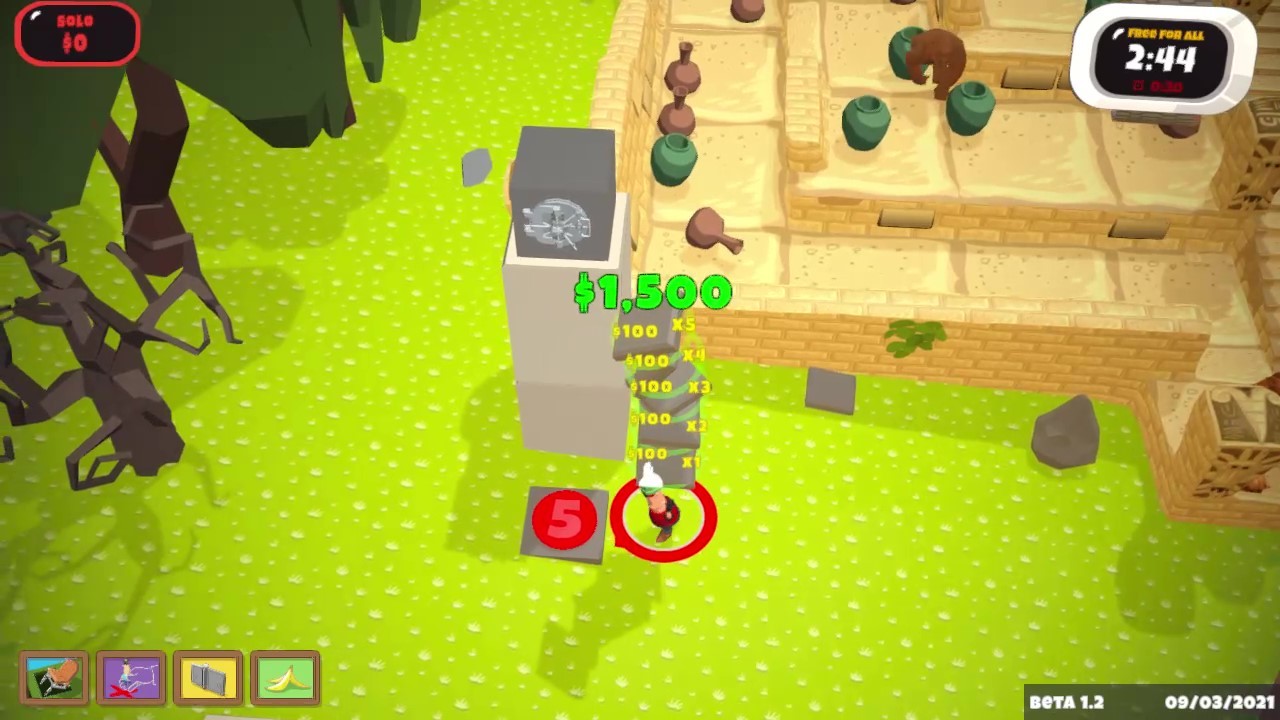Click the Free For All mode text
Screen dimensions: 1280x720
[1166, 35]
